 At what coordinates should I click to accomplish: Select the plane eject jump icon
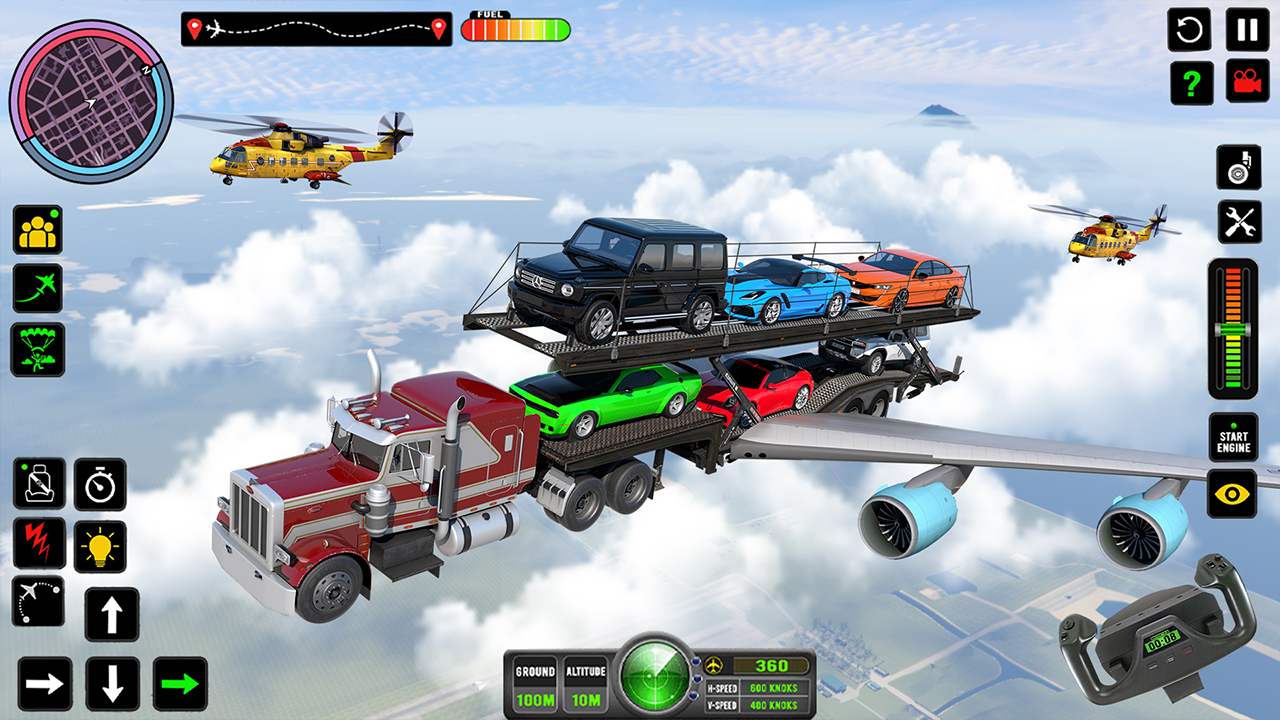pos(36,290)
